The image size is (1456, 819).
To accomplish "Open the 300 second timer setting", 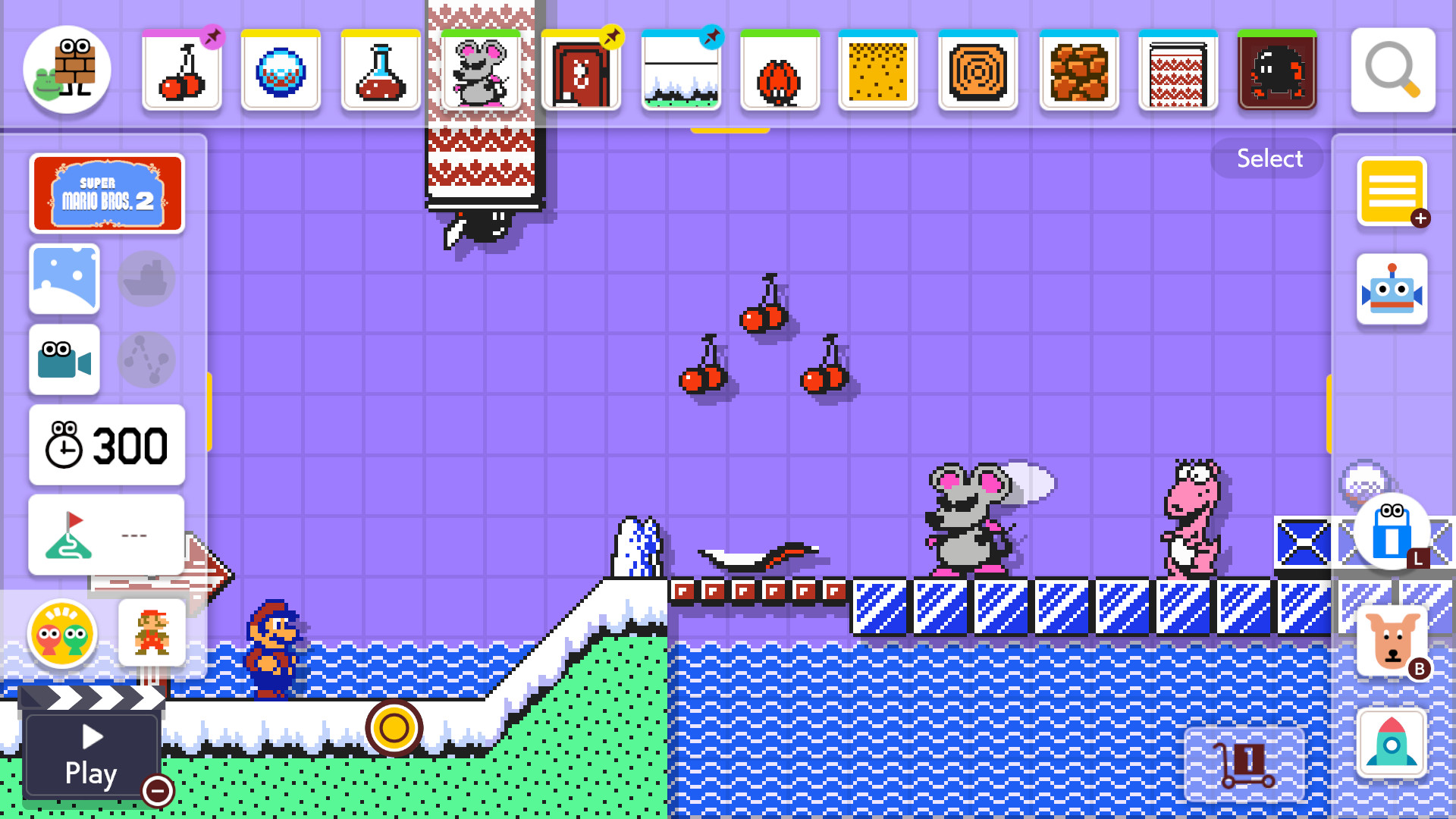I will click(x=106, y=446).
